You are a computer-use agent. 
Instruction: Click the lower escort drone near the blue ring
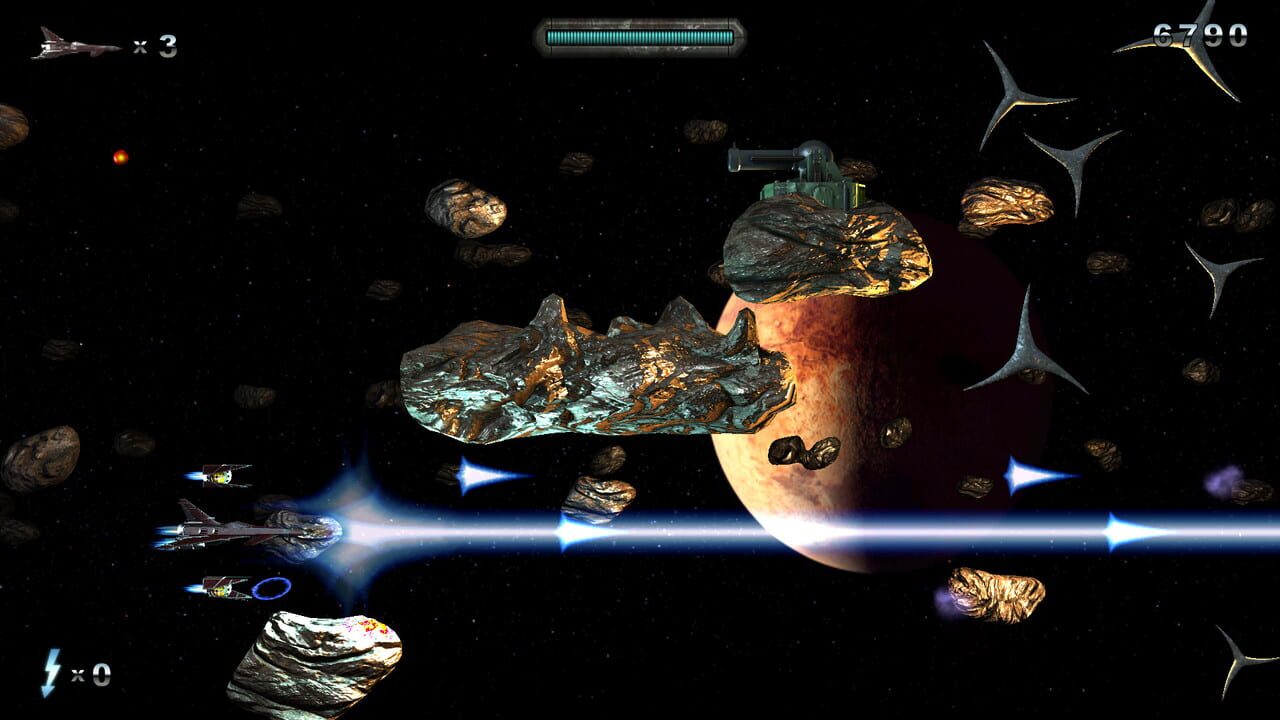tap(222, 589)
